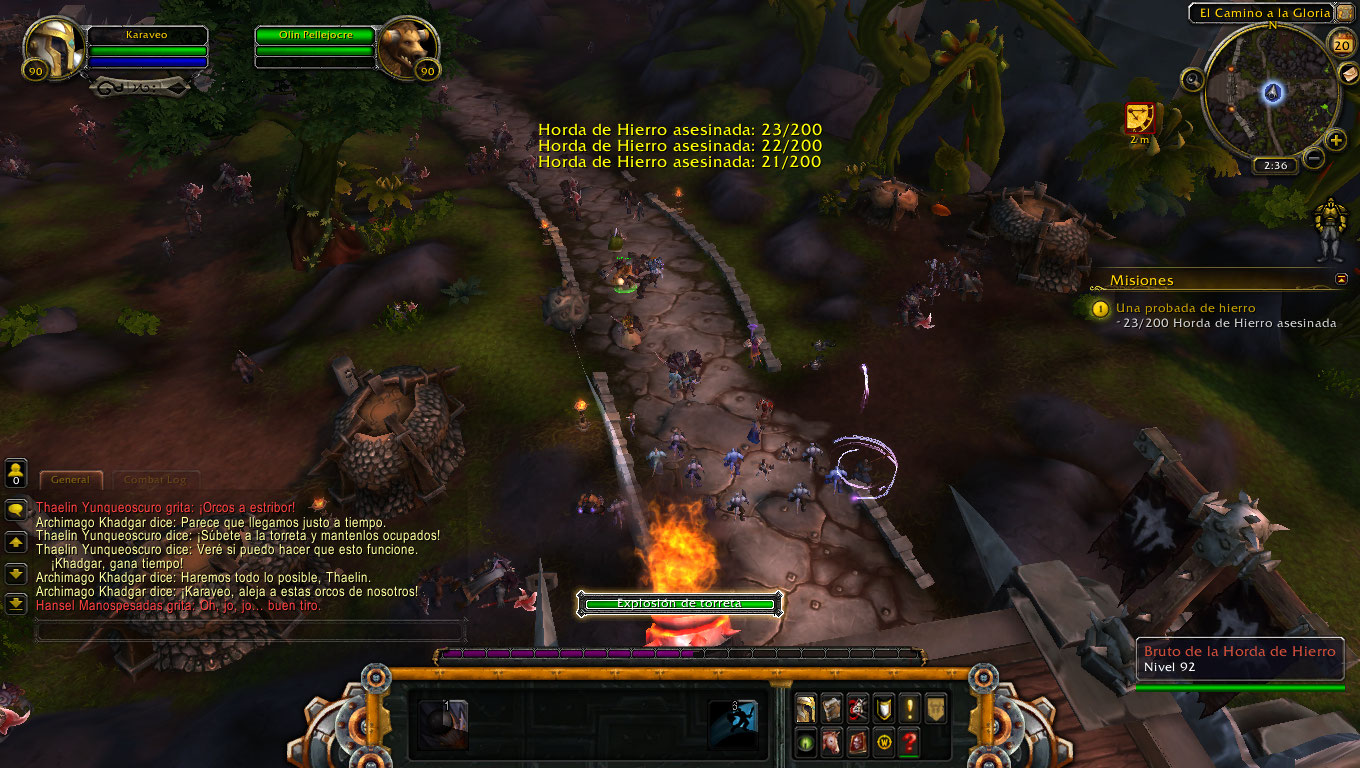Screen dimensions: 1360x768
Task: Select the quest Una probada de hierro
Action: [1185, 308]
